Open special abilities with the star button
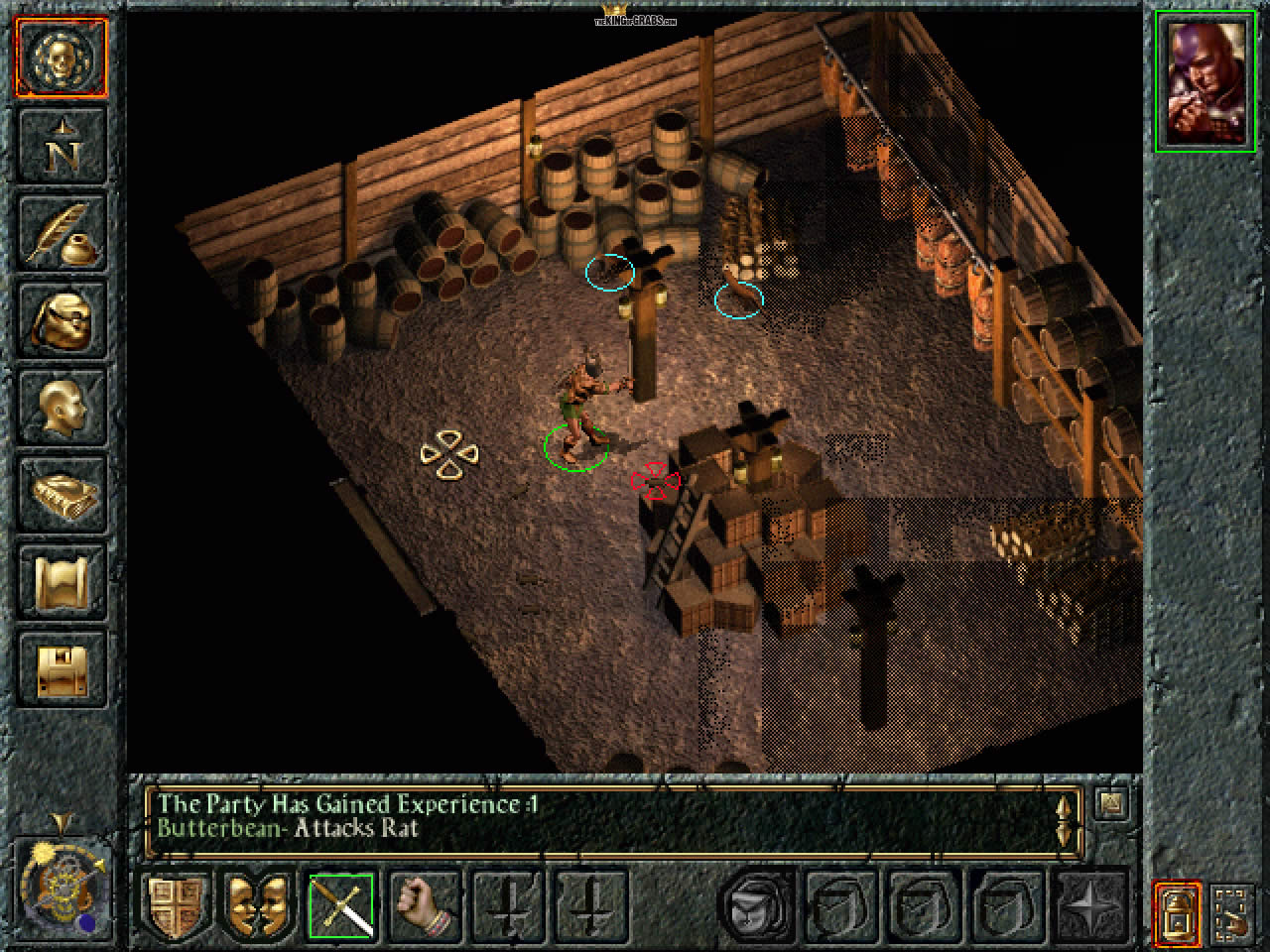This screenshot has width=1270, height=952. pos(1090,905)
